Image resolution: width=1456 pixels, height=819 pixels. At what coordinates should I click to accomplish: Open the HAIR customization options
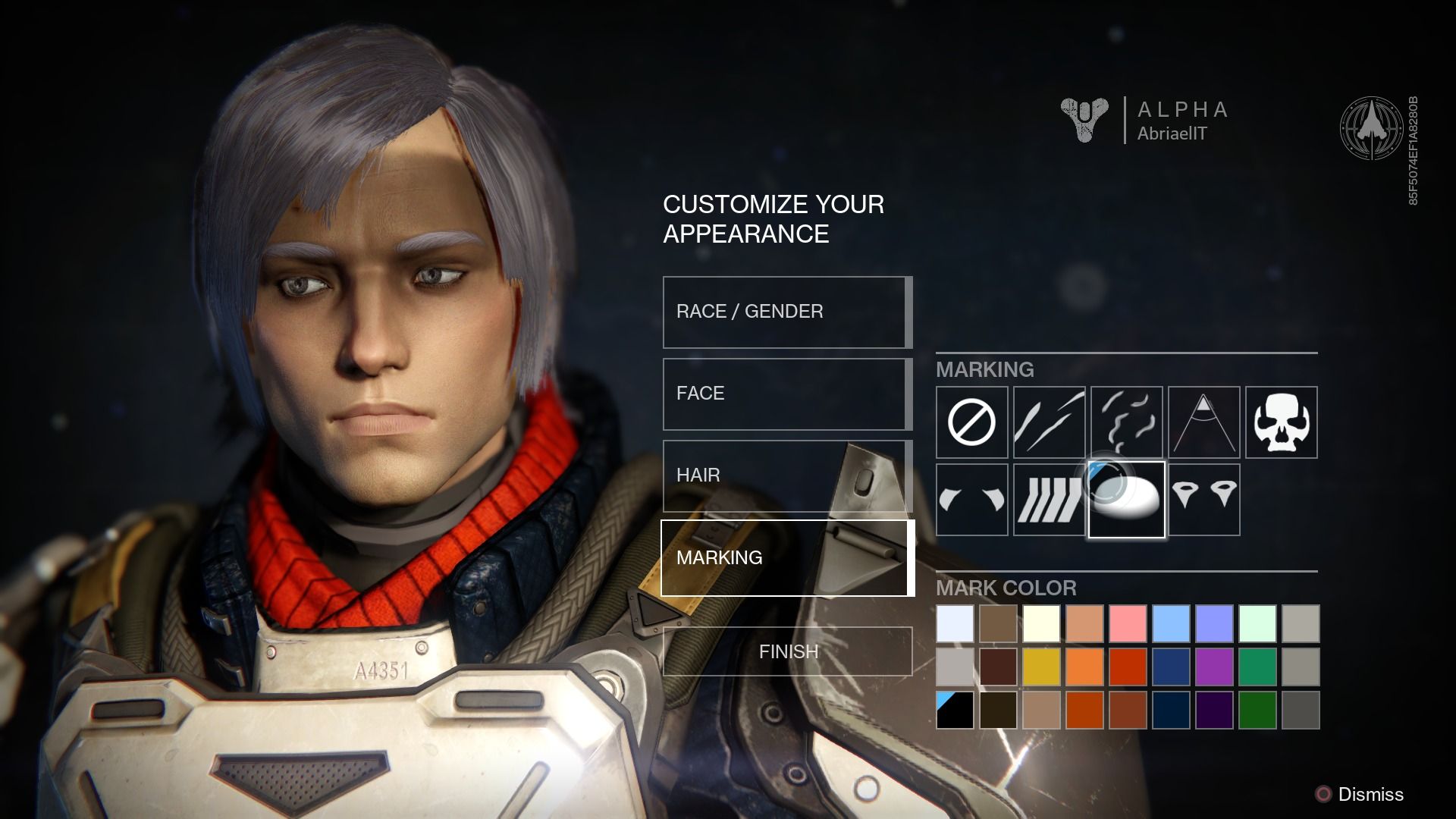tap(785, 475)
